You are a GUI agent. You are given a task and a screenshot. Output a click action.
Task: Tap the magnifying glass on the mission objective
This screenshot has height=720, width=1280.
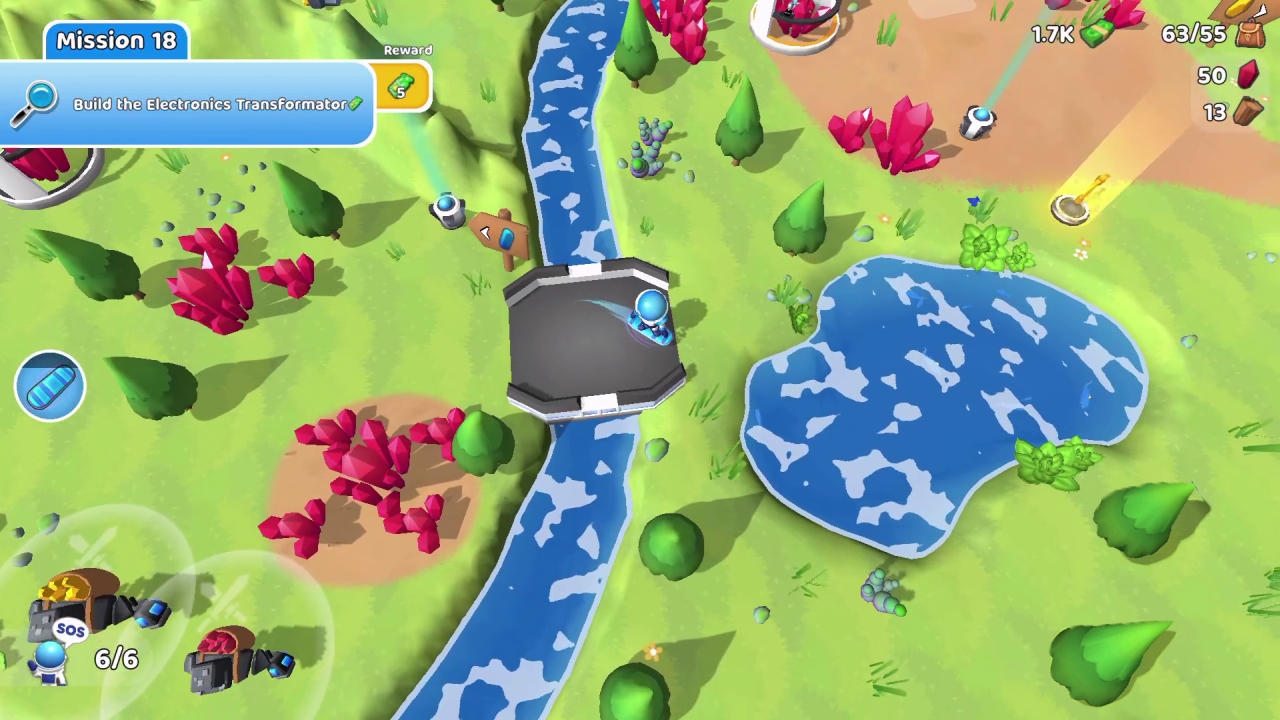[x=37, y=100]
